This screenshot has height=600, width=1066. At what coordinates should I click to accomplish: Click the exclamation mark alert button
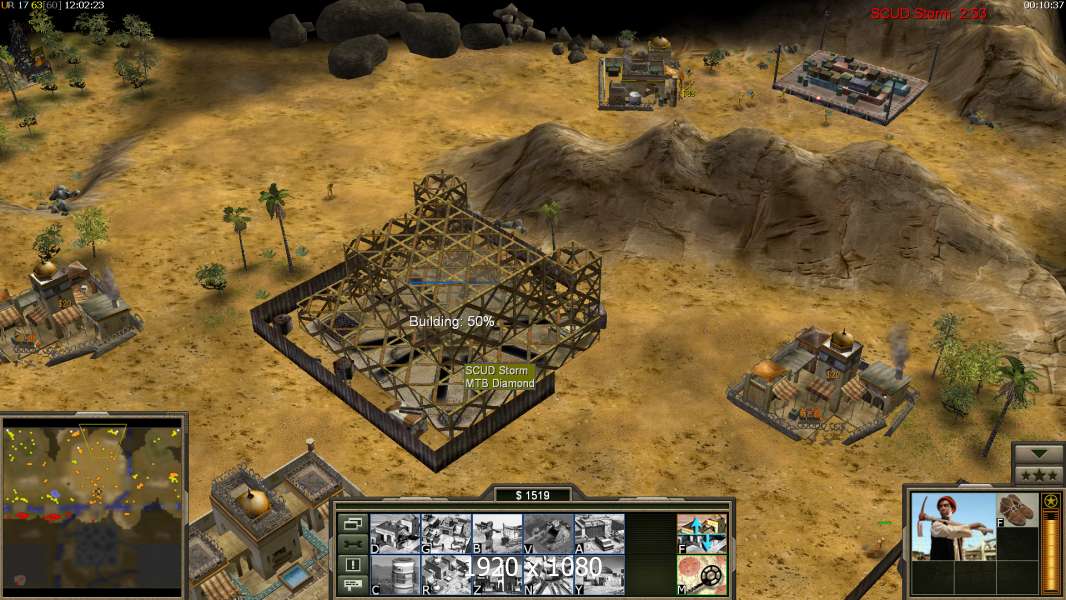tap(352, 565)
